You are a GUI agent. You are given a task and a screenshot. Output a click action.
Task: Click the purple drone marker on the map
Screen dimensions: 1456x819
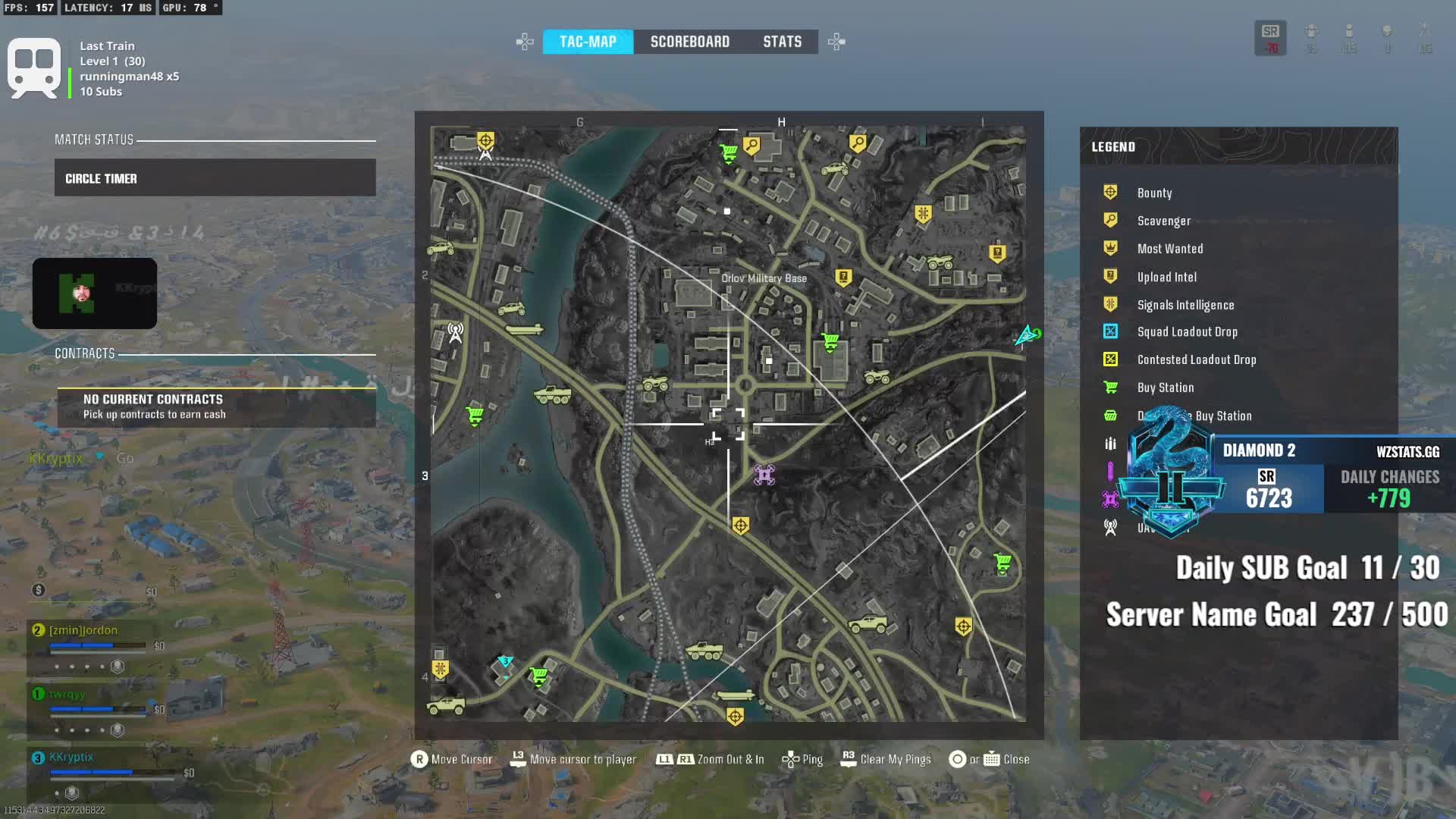[764, 475]
